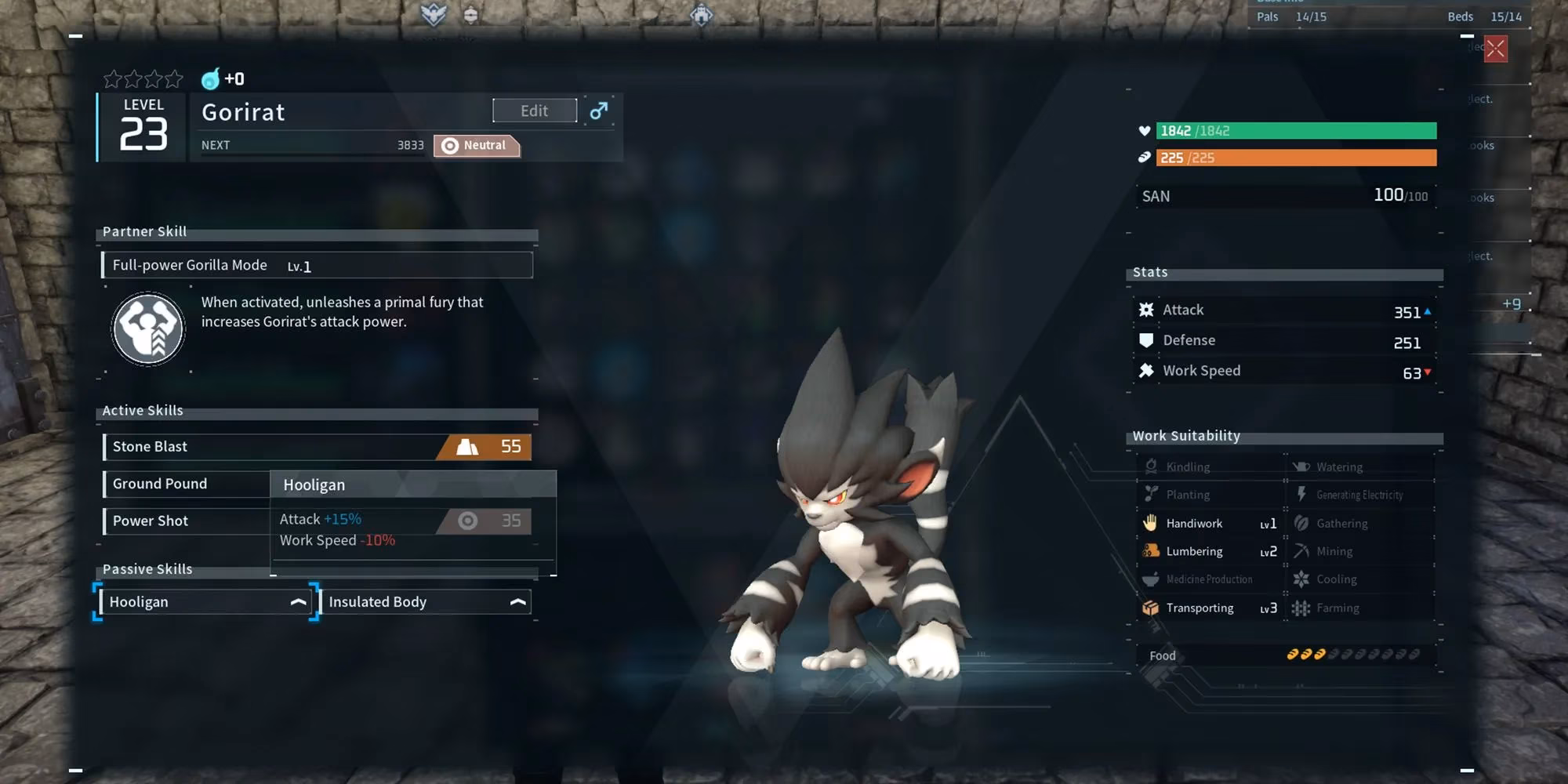The width and height of the screenshot is (1568, 784).
Task: Click the Full-power Gorilla Mode partner skill
Action: 317,265
